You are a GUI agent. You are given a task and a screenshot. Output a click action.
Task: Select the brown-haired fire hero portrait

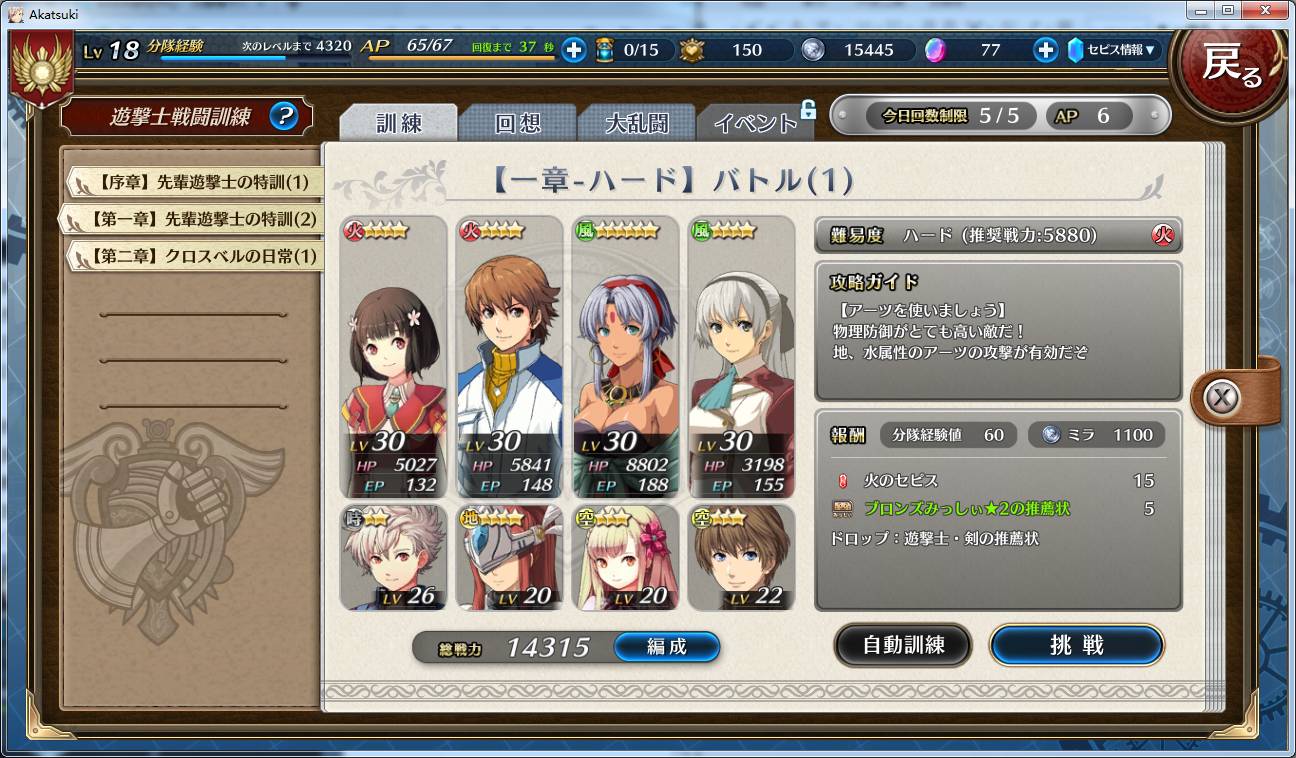509,356
